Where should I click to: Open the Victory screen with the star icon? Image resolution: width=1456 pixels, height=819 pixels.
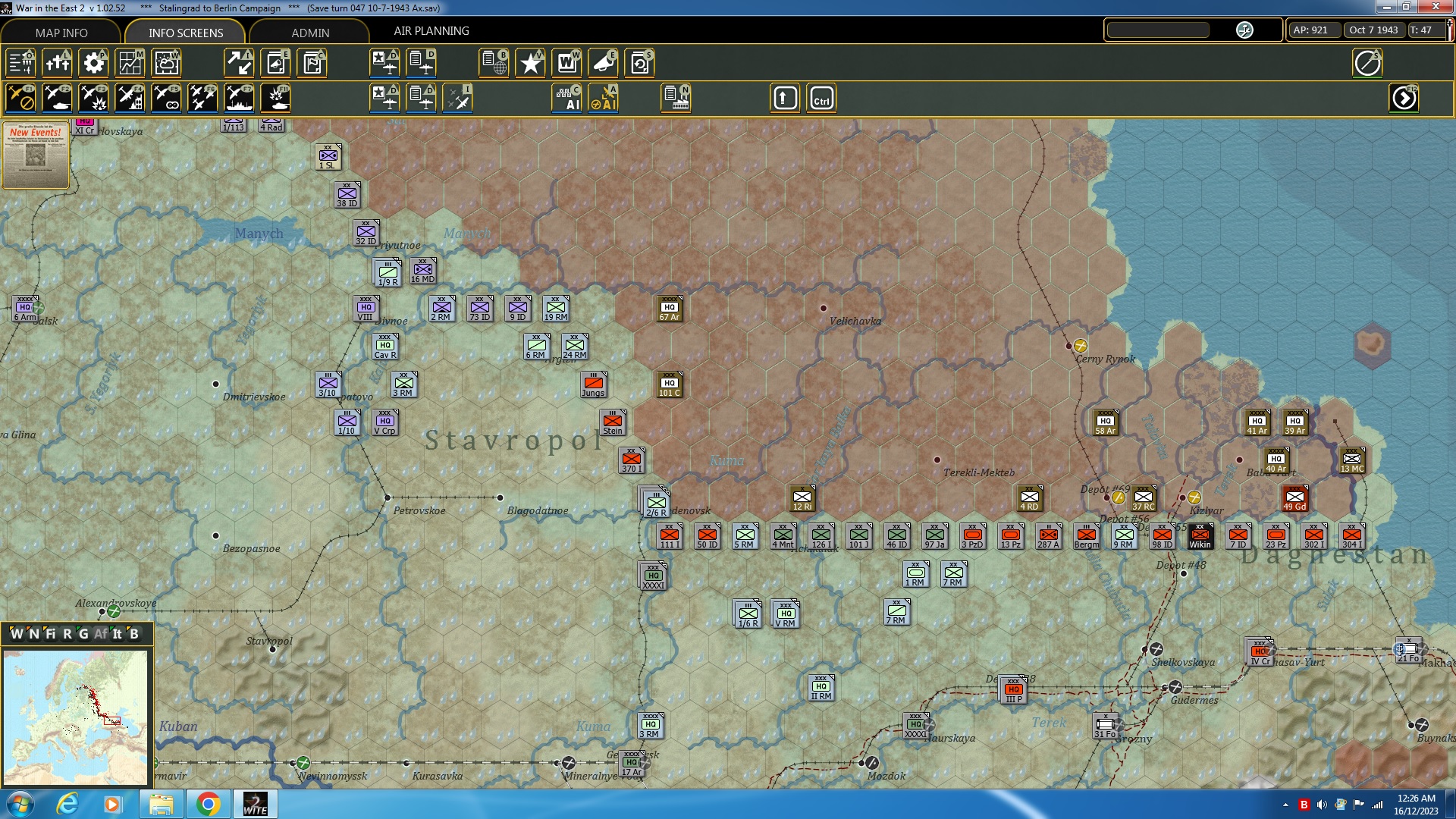(530, 63)
